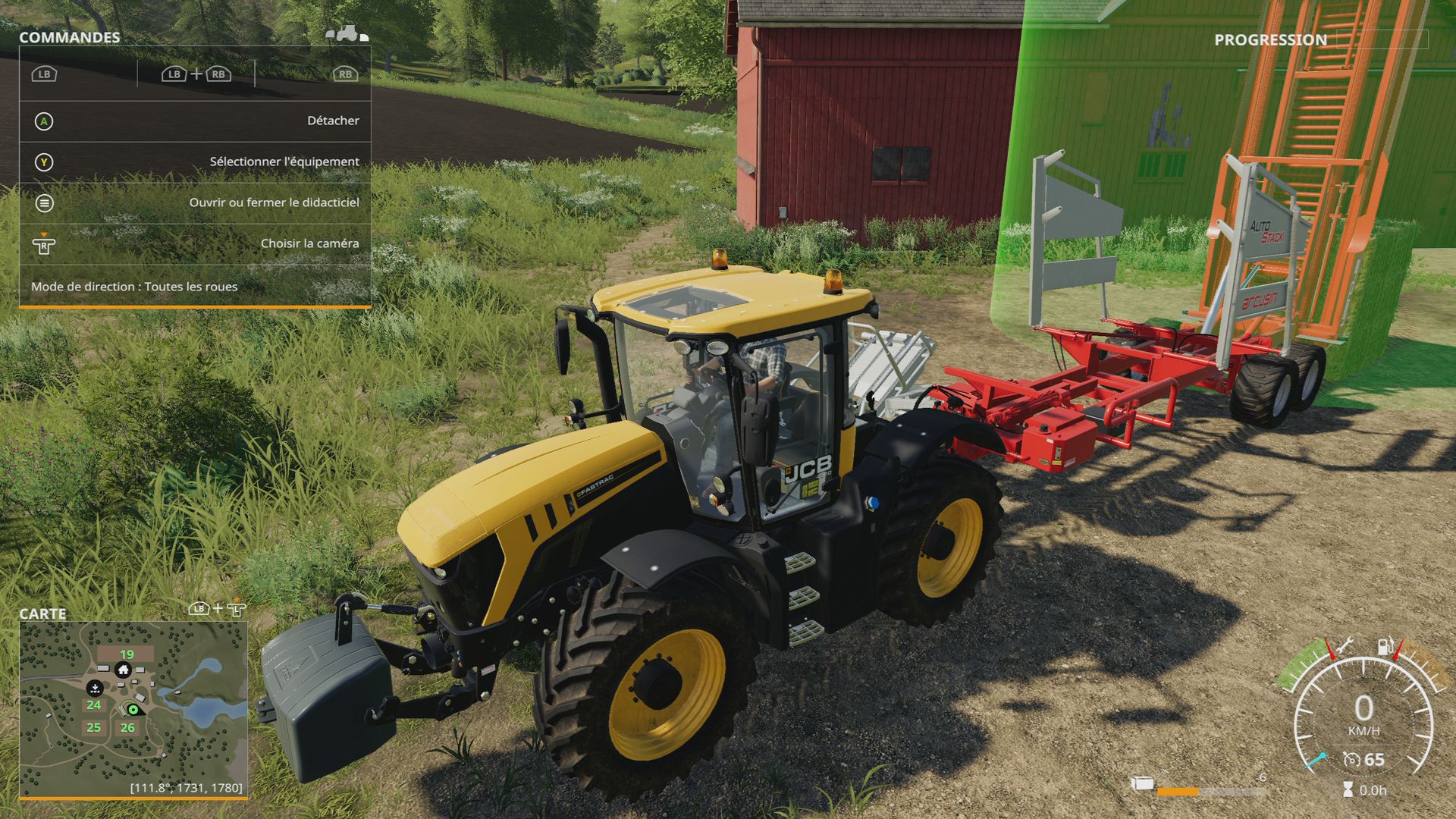Image resolution: width=1456 pixels, height=819 pixels.
Task: Click the Y button icon for equipment selection
Action: (43, 162)
